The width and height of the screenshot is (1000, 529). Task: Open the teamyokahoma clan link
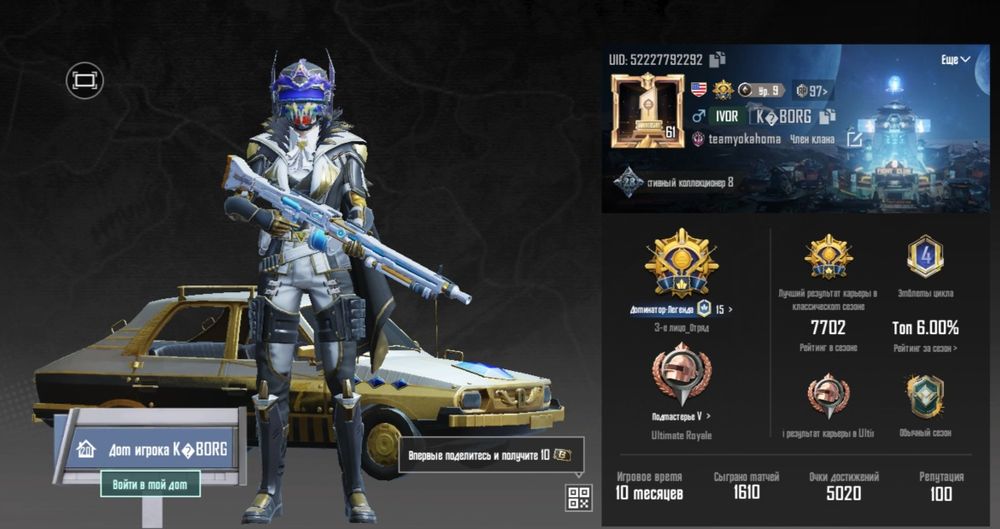click(x=744, y=140)
